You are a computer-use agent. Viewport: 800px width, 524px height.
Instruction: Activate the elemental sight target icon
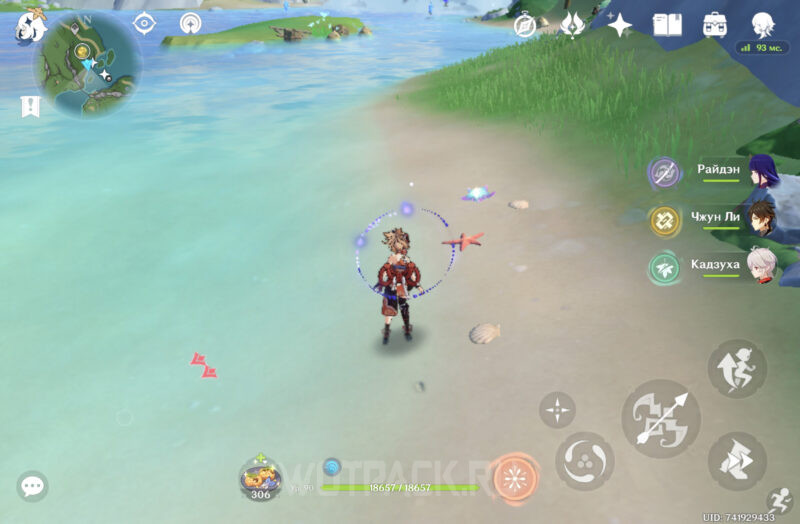(x=144, y=23)
